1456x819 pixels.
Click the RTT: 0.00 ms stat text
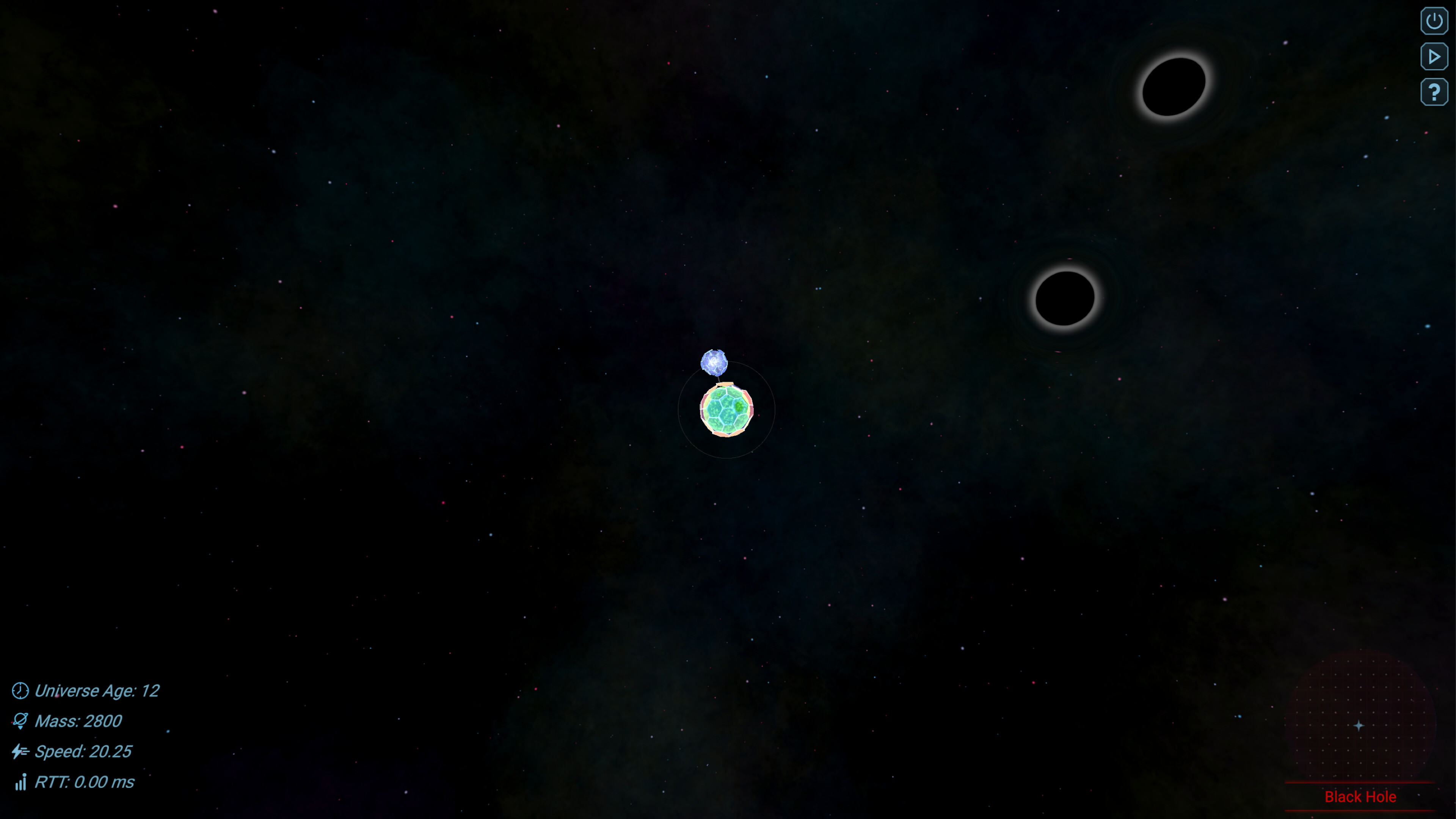click(85, 783)
